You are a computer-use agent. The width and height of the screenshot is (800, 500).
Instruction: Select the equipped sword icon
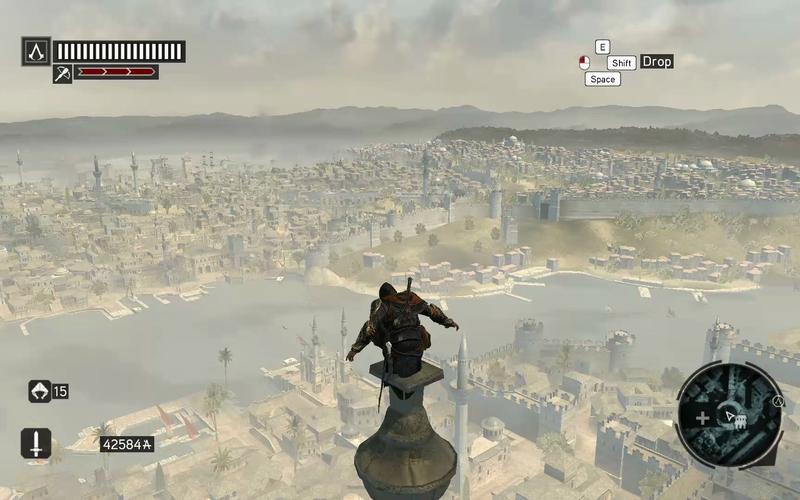pos(36,443)
